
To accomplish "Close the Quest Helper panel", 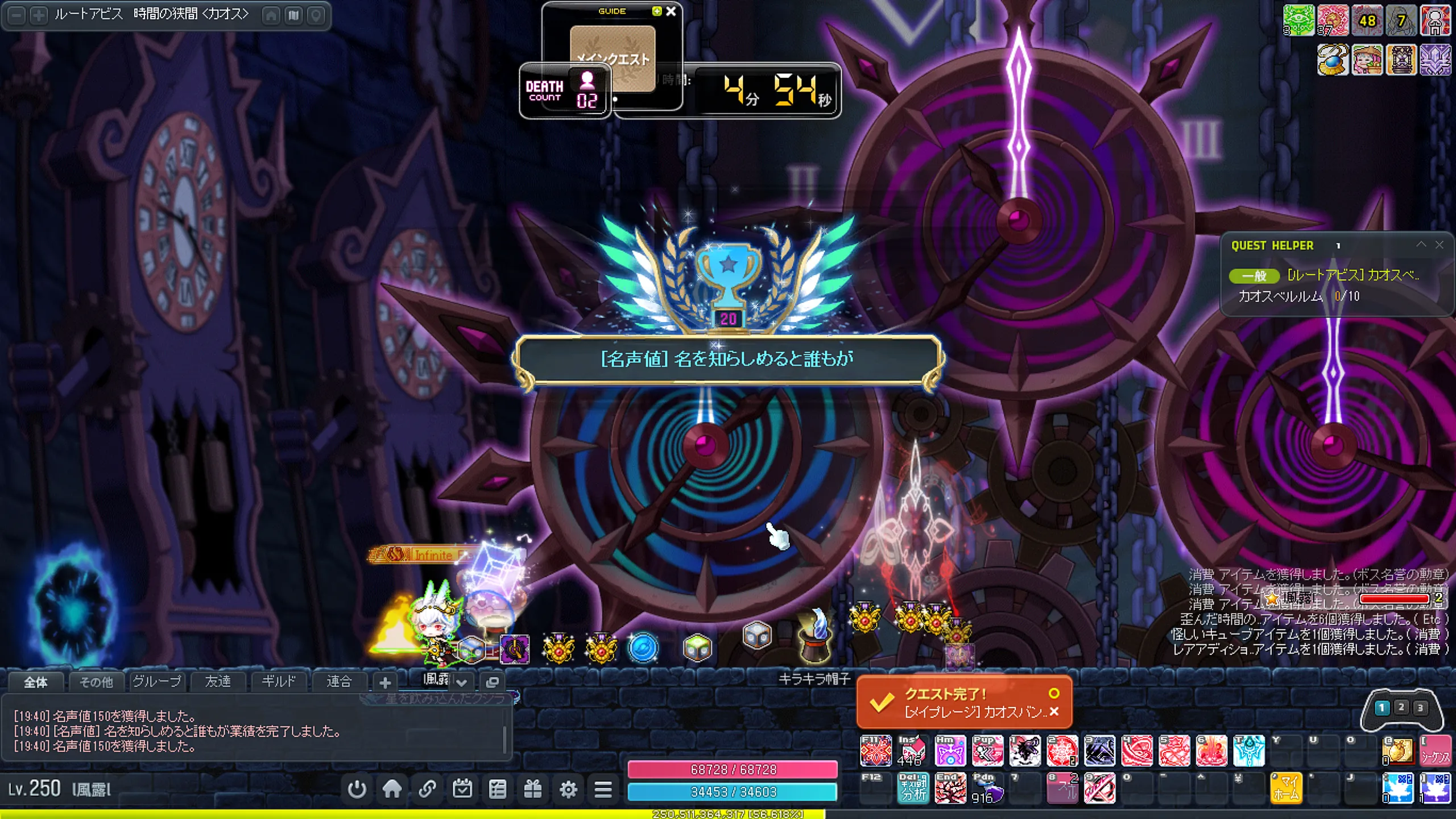I will click(x=1439, y=245).
